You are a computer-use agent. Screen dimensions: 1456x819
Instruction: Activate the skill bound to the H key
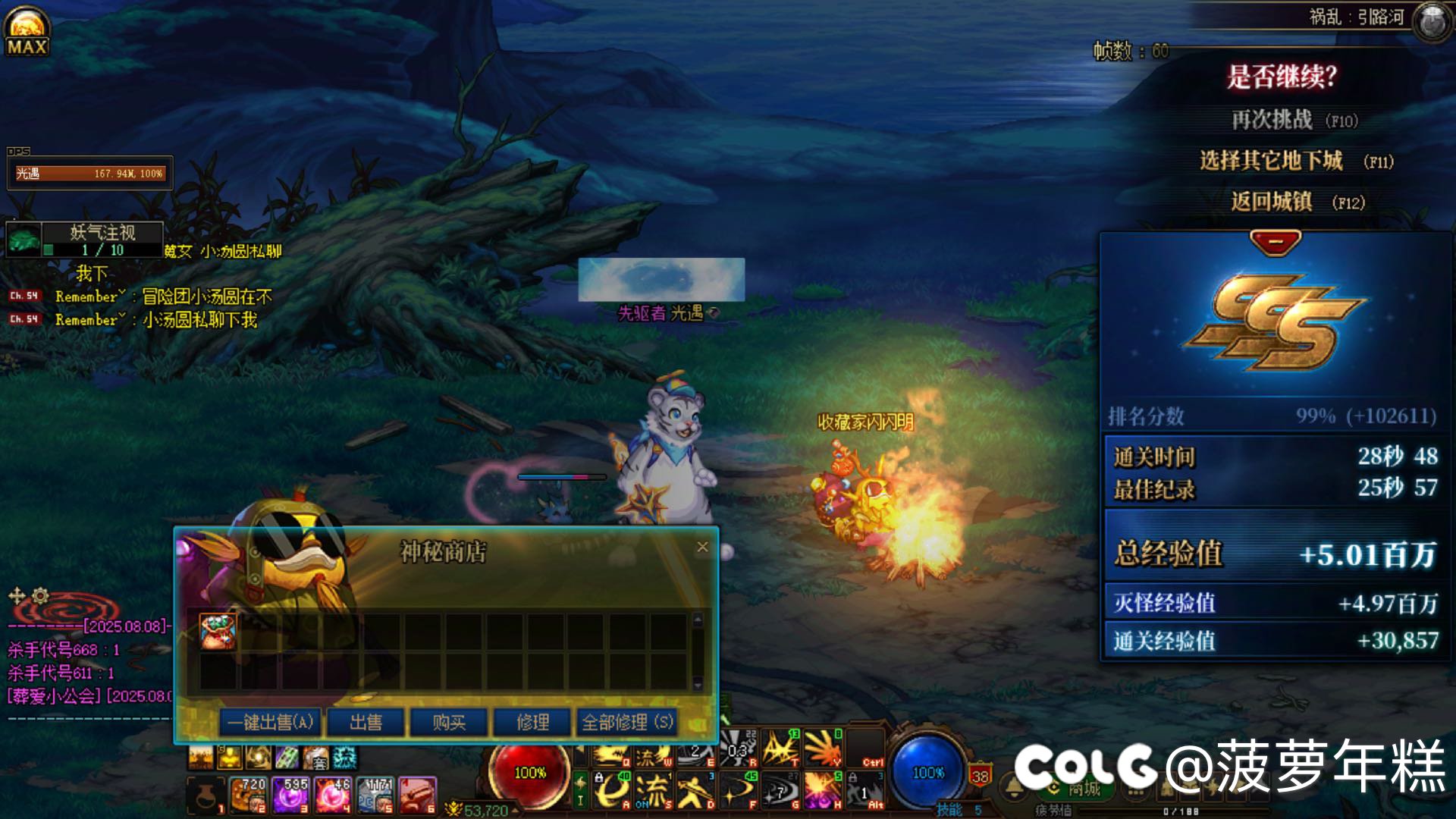click(x=824, y=790)
